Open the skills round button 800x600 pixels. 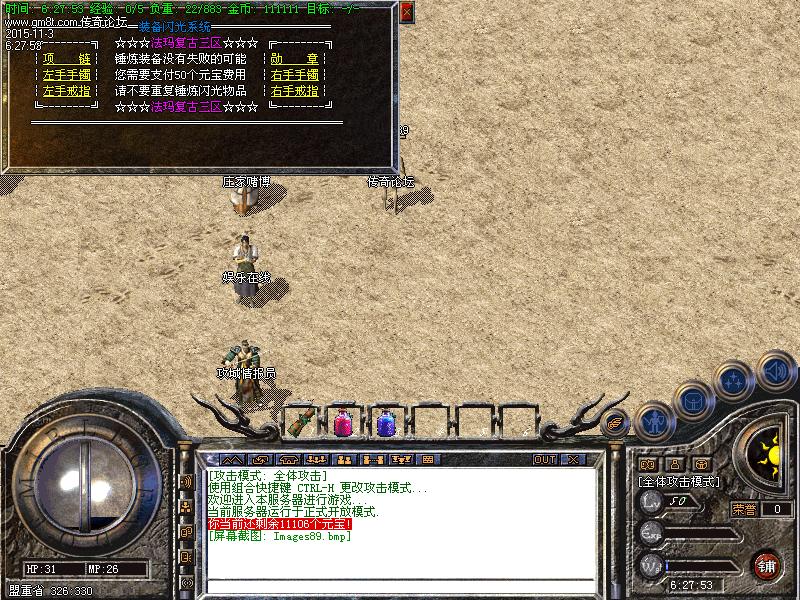tap(734, 381)
